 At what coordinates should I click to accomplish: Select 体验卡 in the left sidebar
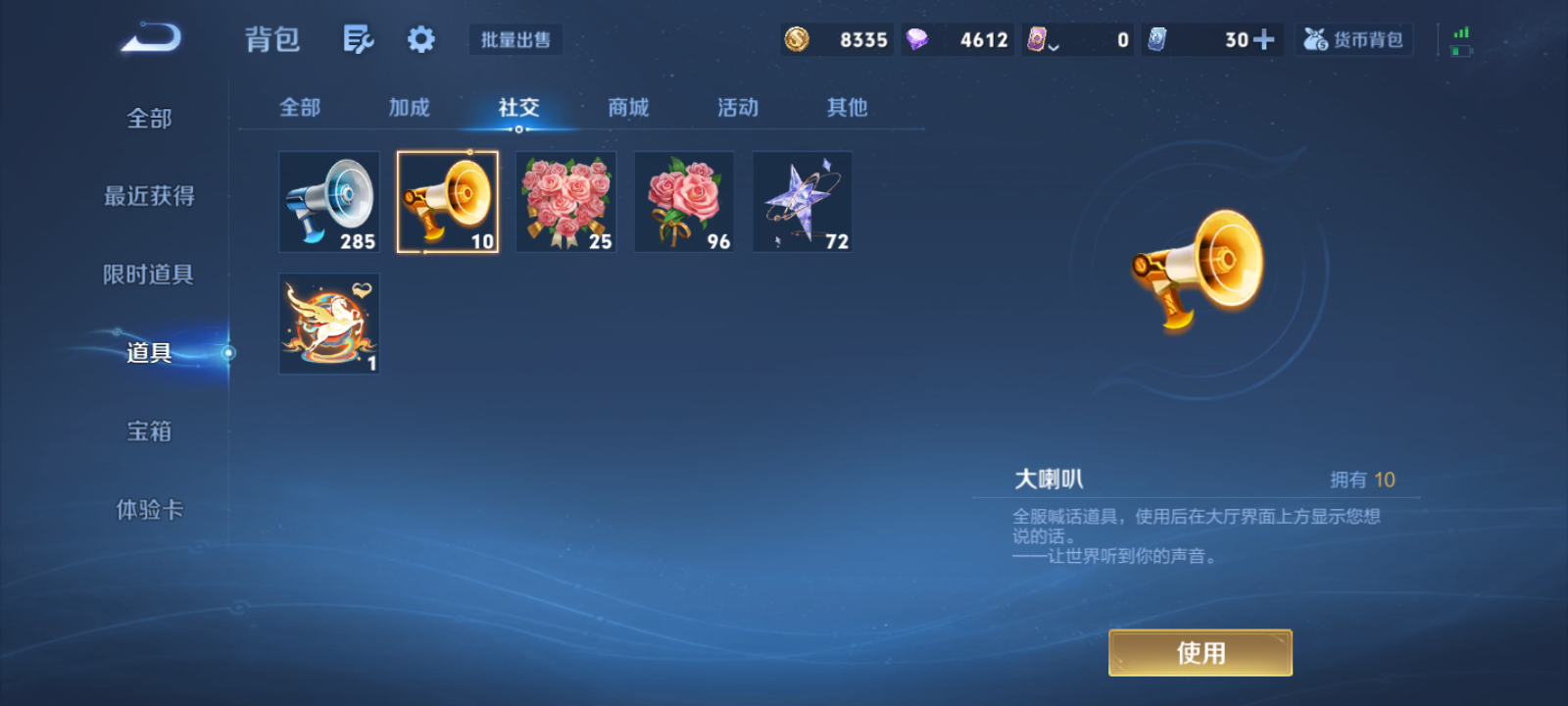(x=150, y=510)
